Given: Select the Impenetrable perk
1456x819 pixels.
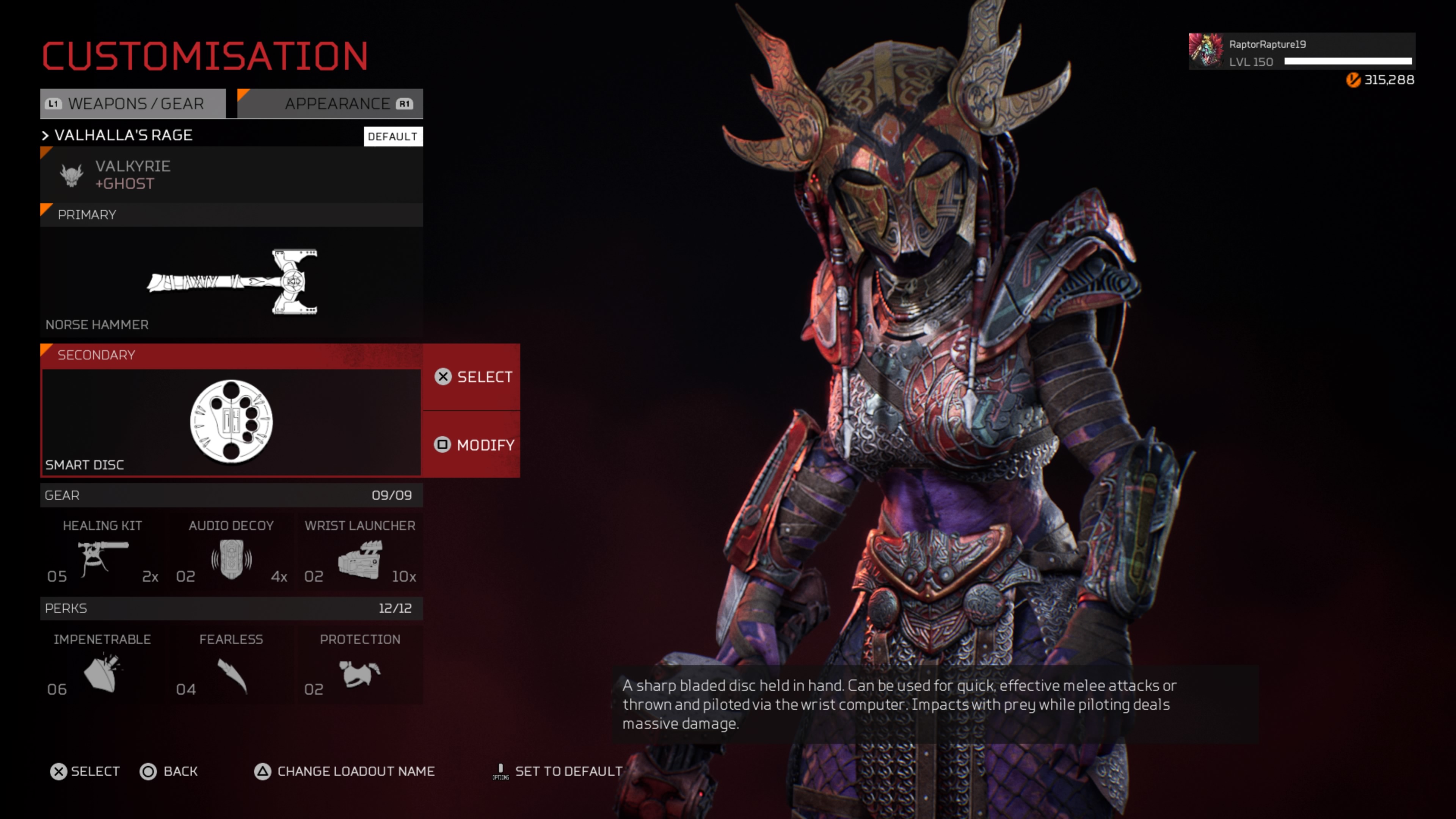Looking at the screenshot, I should [102, 665].
